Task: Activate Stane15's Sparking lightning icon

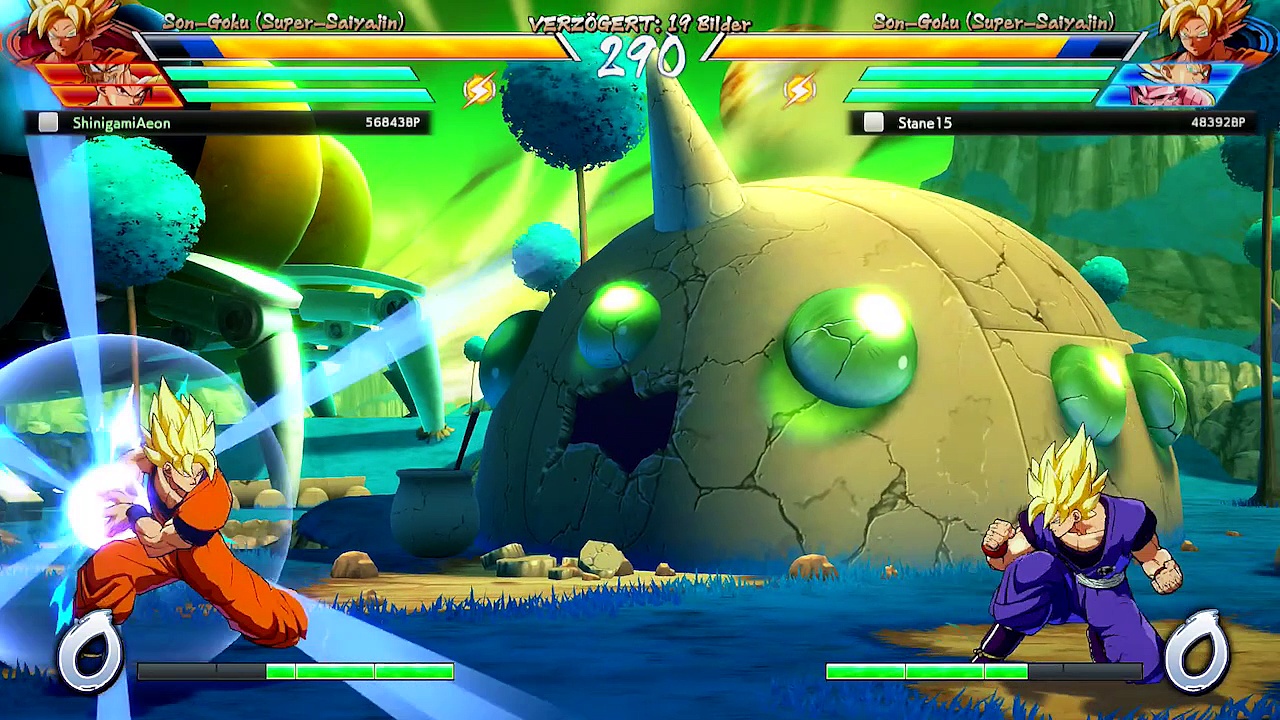Action: click(799, 91)
